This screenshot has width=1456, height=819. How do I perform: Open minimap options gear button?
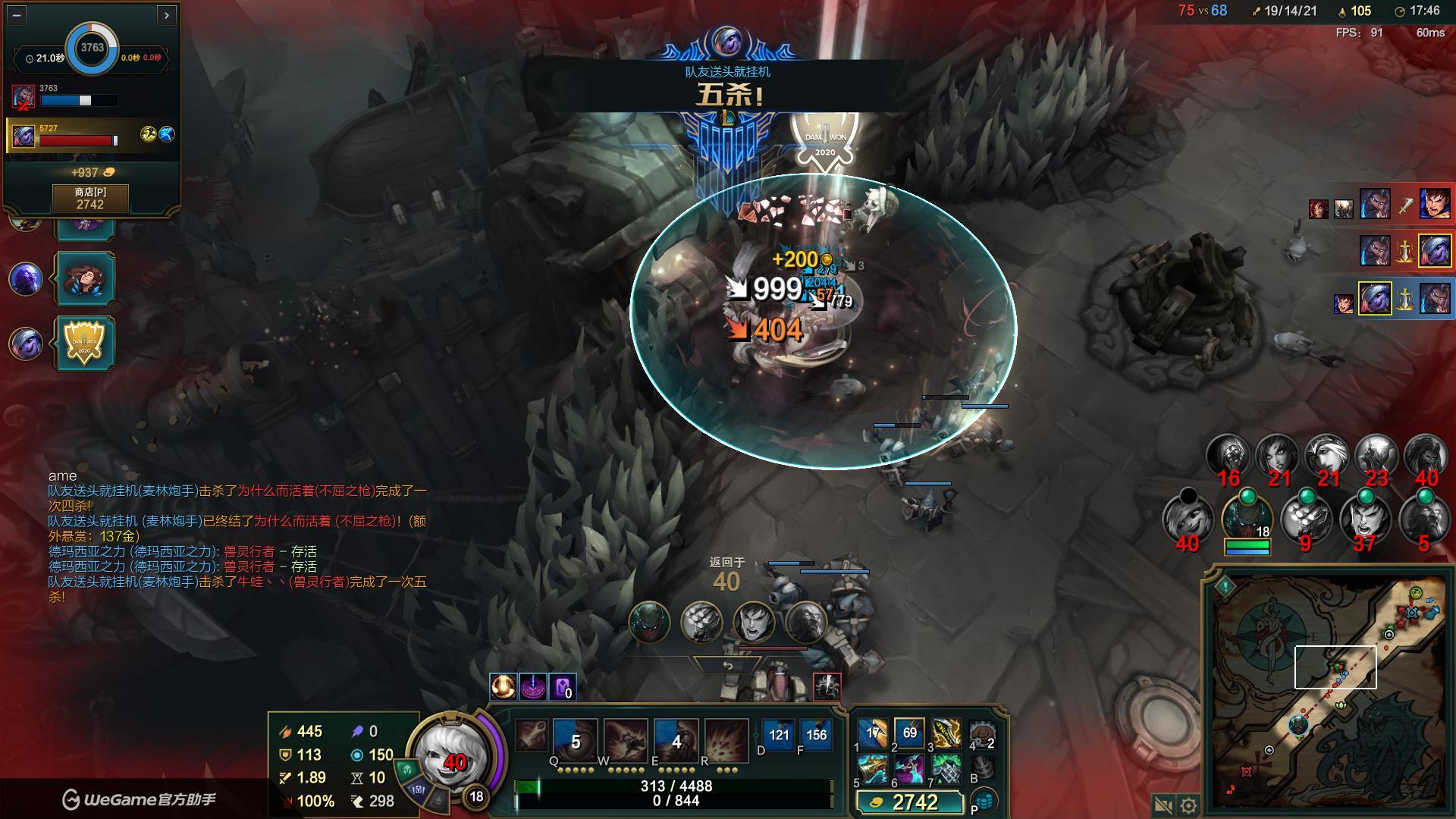point(1189,805)
